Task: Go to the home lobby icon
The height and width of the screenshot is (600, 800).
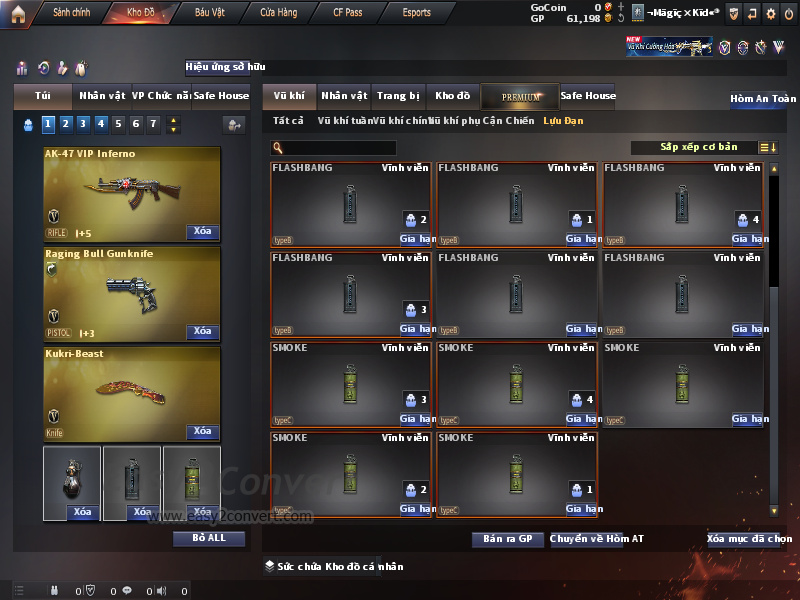Action: point(17,13)
